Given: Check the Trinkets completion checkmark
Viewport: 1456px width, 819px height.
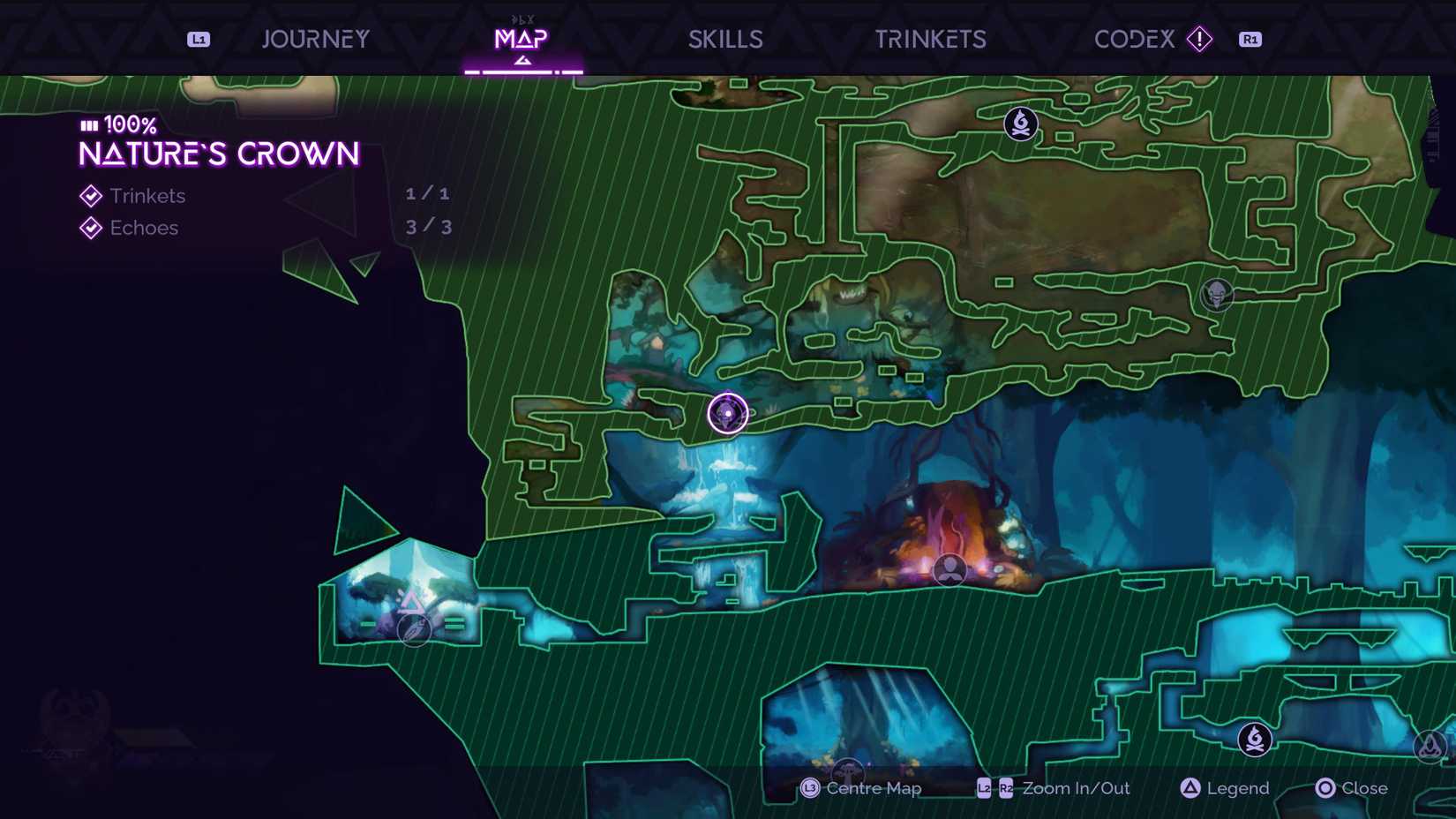Looking at the screenshot, I should pos(90,196).
